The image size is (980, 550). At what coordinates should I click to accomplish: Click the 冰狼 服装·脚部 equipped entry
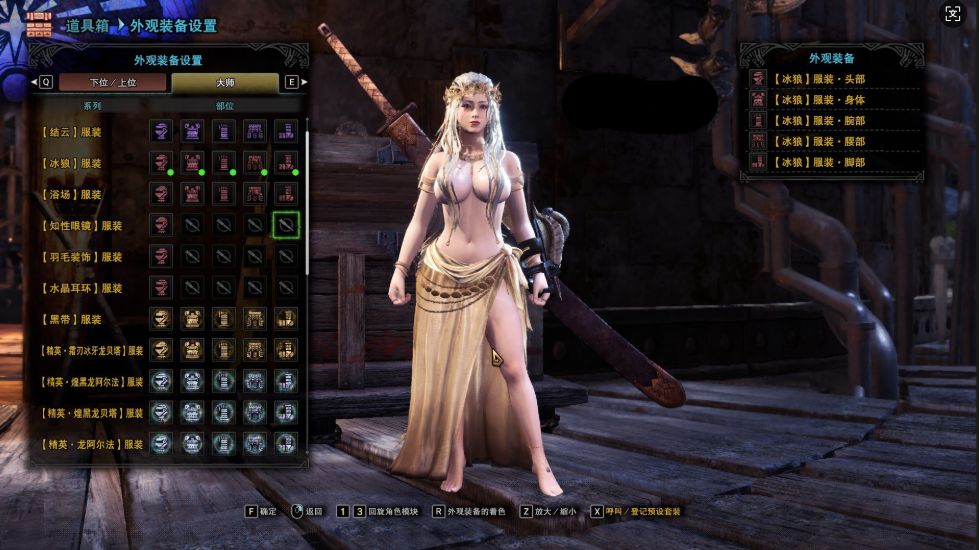tap(830, 162)
